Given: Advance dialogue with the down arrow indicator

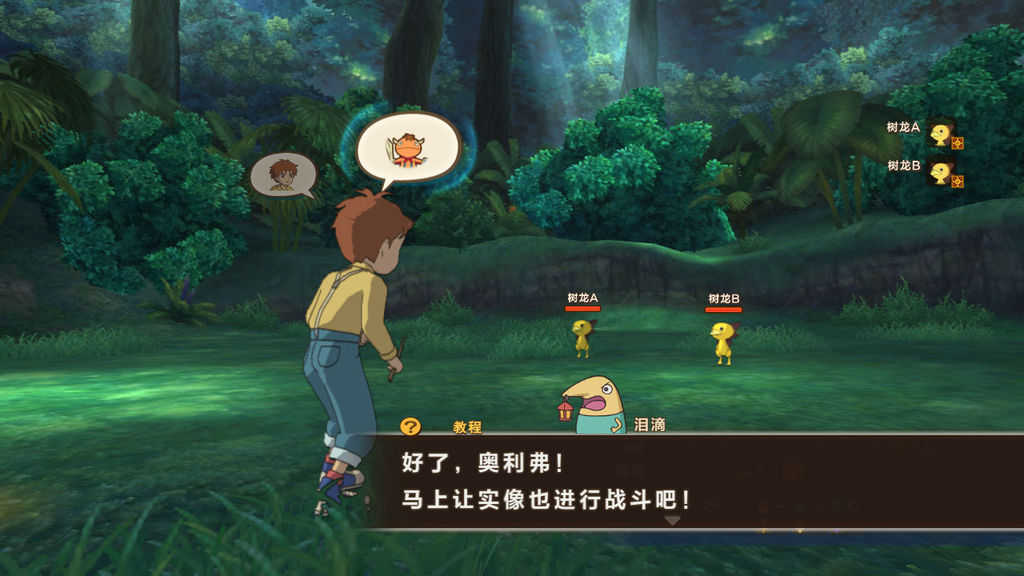Looking at the screenshot, I should [672, 520].
